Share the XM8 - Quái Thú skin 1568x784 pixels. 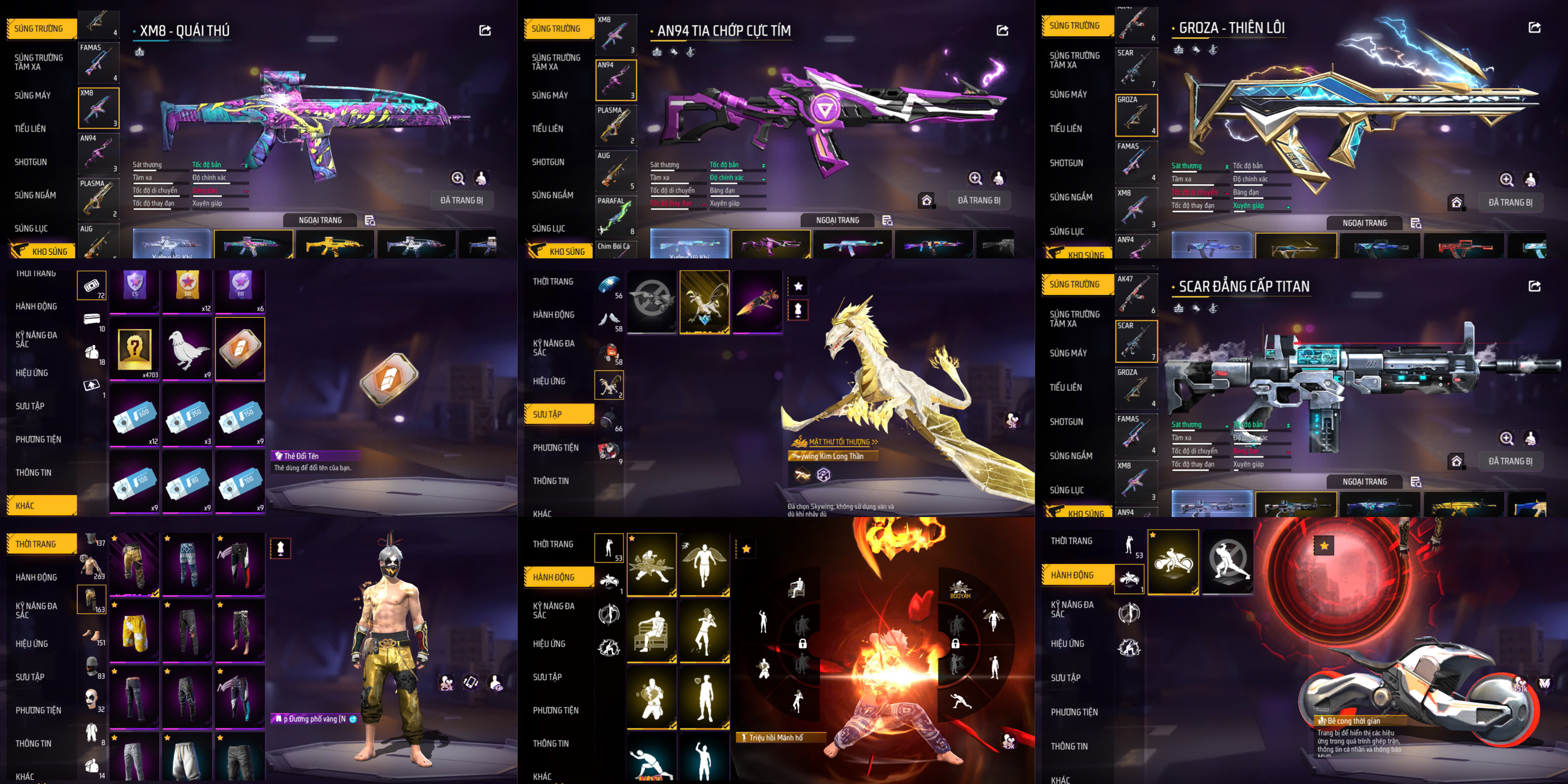(485, 31)
